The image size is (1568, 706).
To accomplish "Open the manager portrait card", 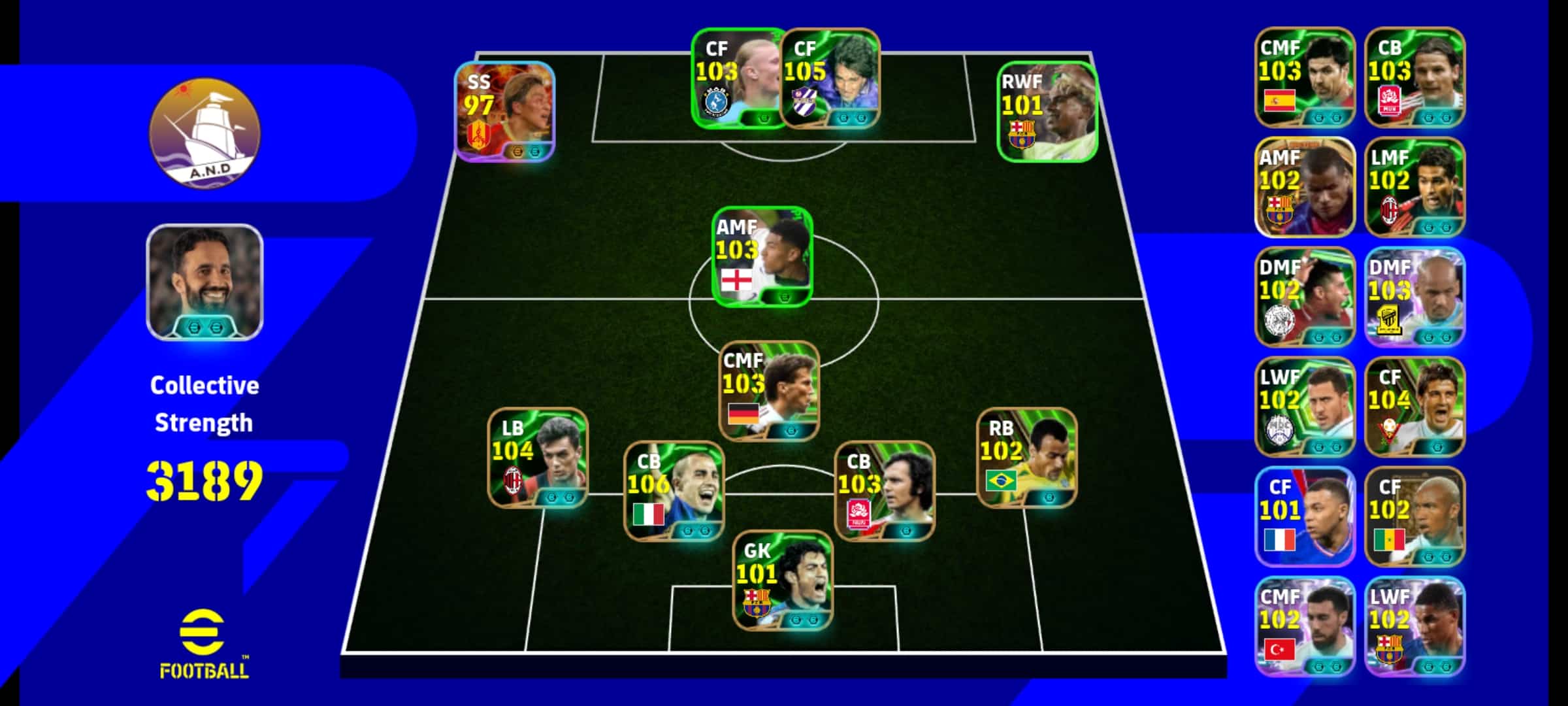I will pos(204,282).
